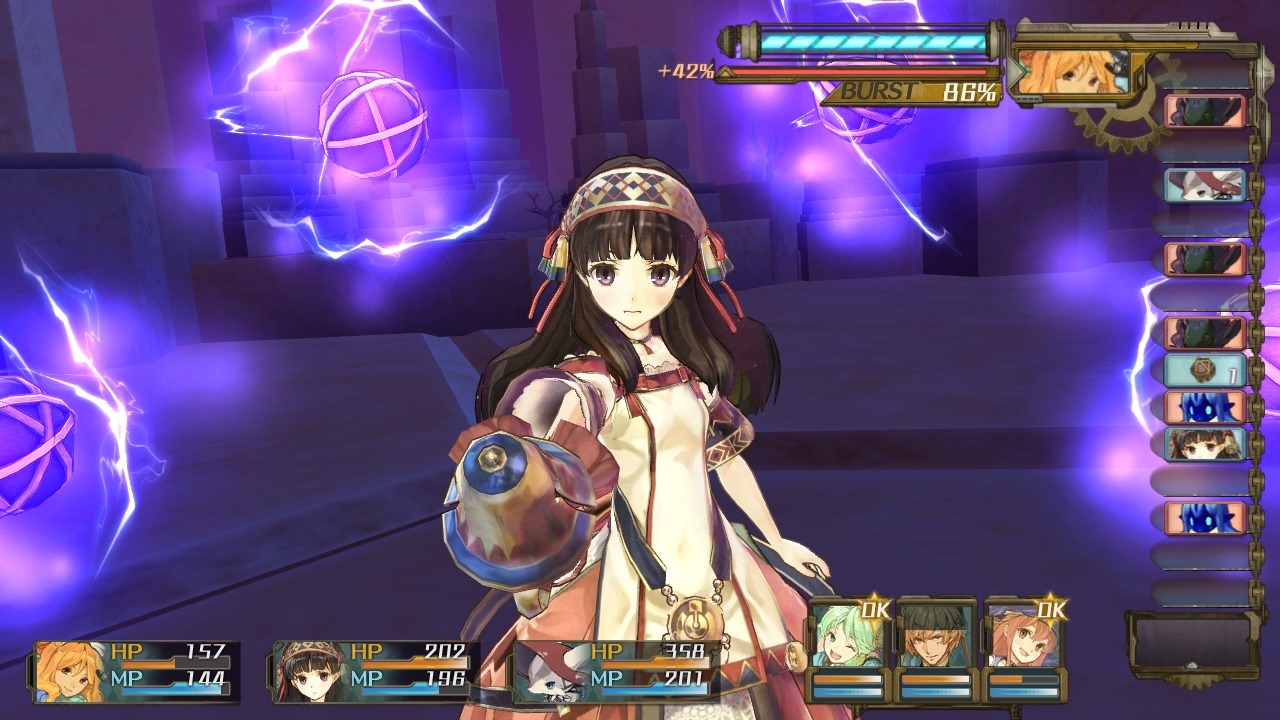Screen dimensions: 1280x720
Task: Select the green-haired winking support character portrait
Action: tap(846, 634)
